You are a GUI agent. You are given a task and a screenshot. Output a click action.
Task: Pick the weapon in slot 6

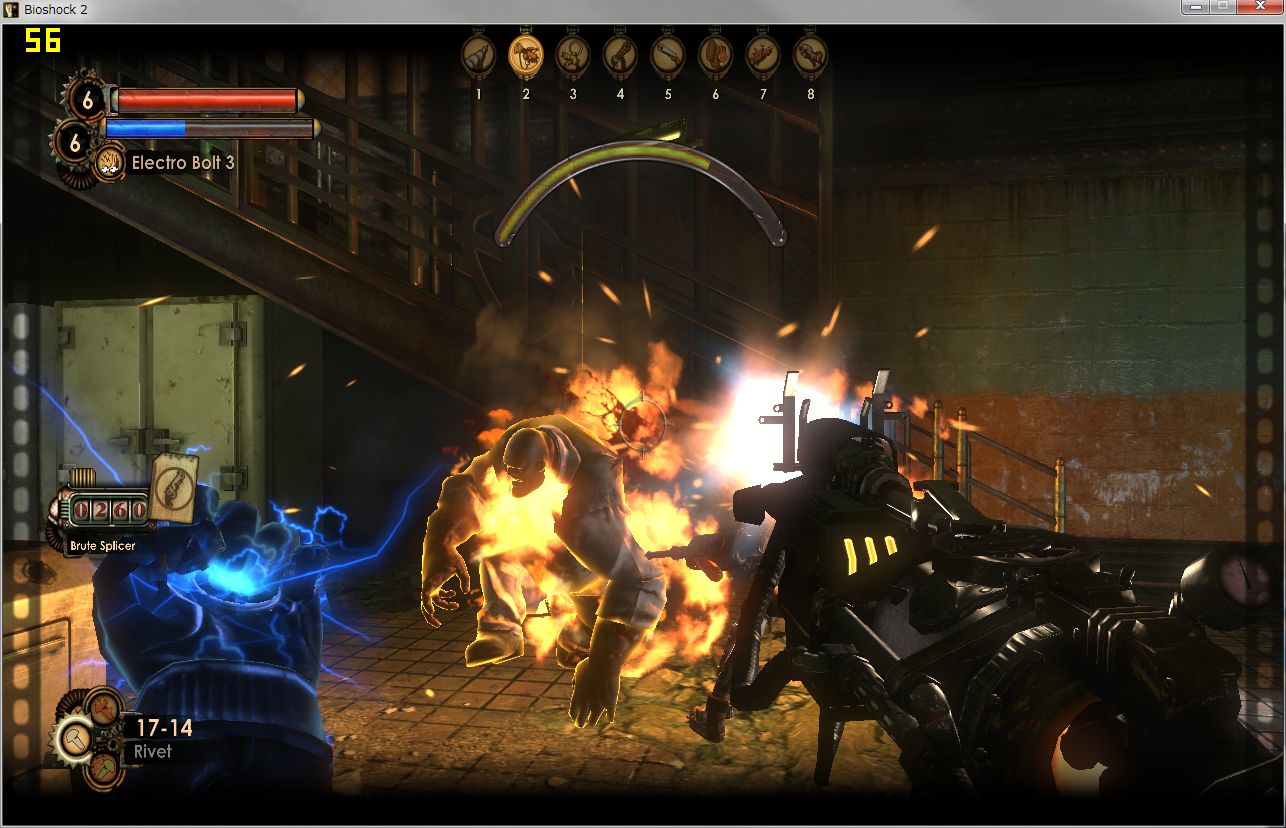[715, 54]
